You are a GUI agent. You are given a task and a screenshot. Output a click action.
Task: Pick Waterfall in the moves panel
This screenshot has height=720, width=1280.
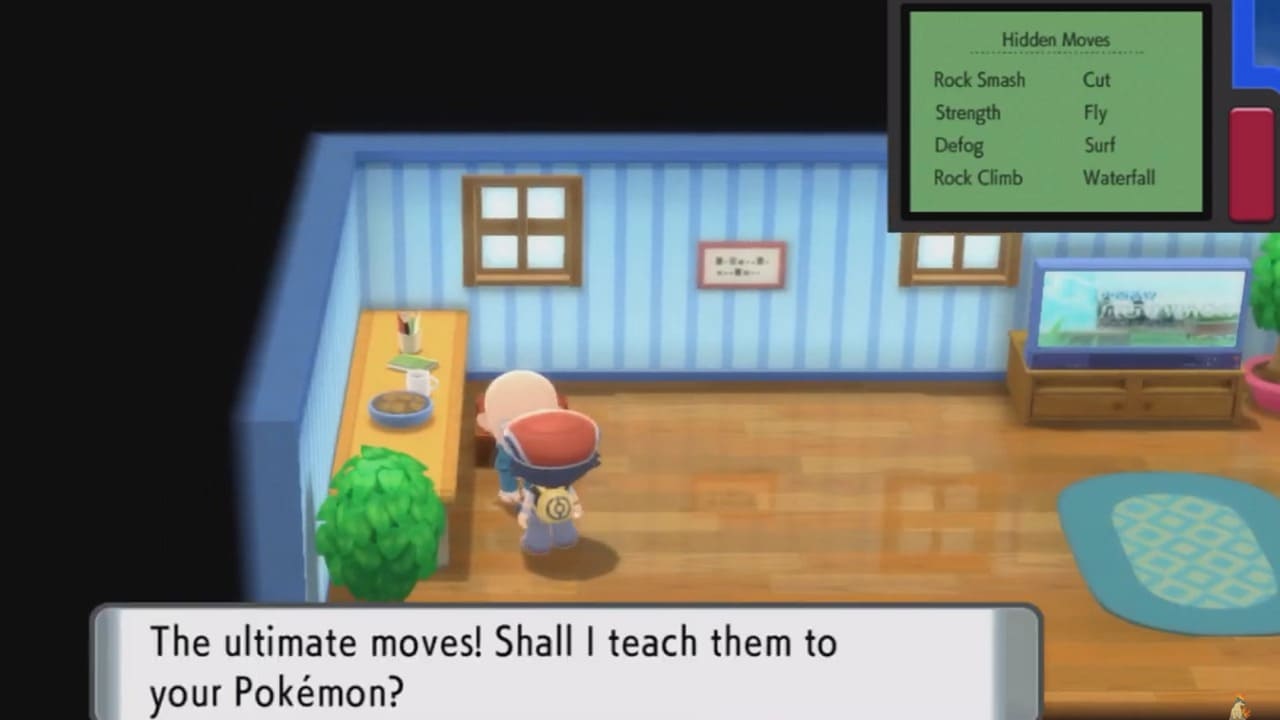tap(1119, 178)
